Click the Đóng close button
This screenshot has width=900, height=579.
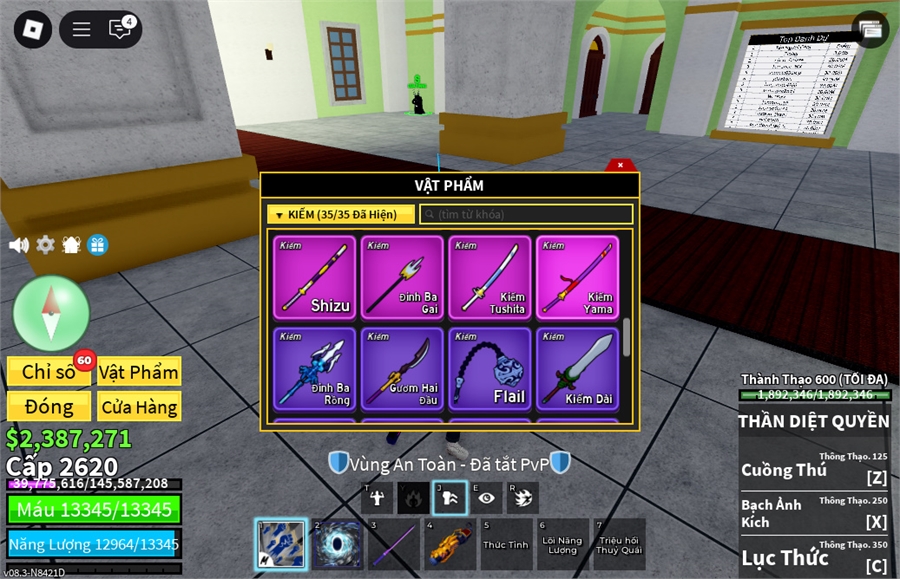[x=50, y=407]
